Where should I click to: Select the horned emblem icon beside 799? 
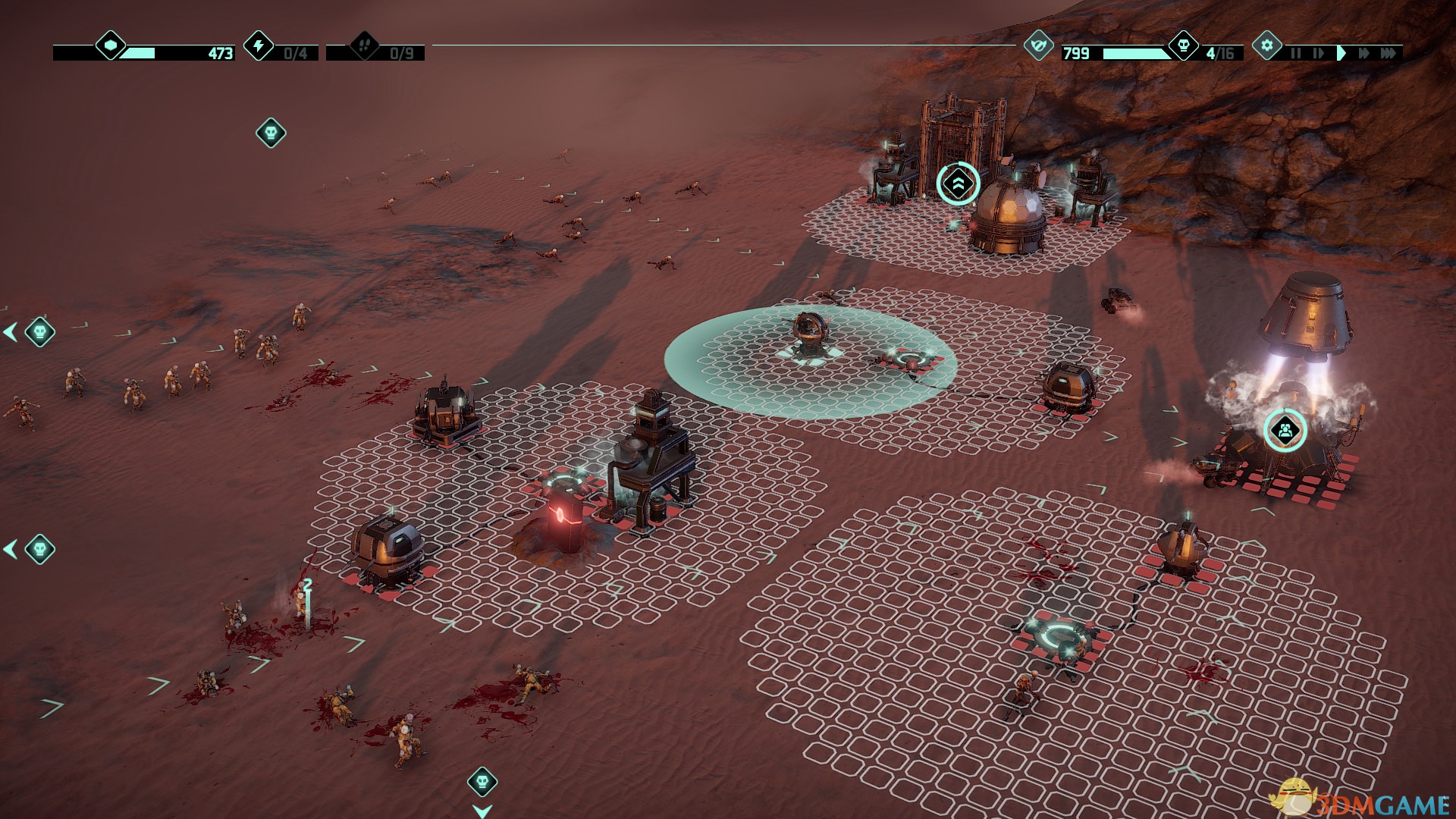tap(1037, 45)
